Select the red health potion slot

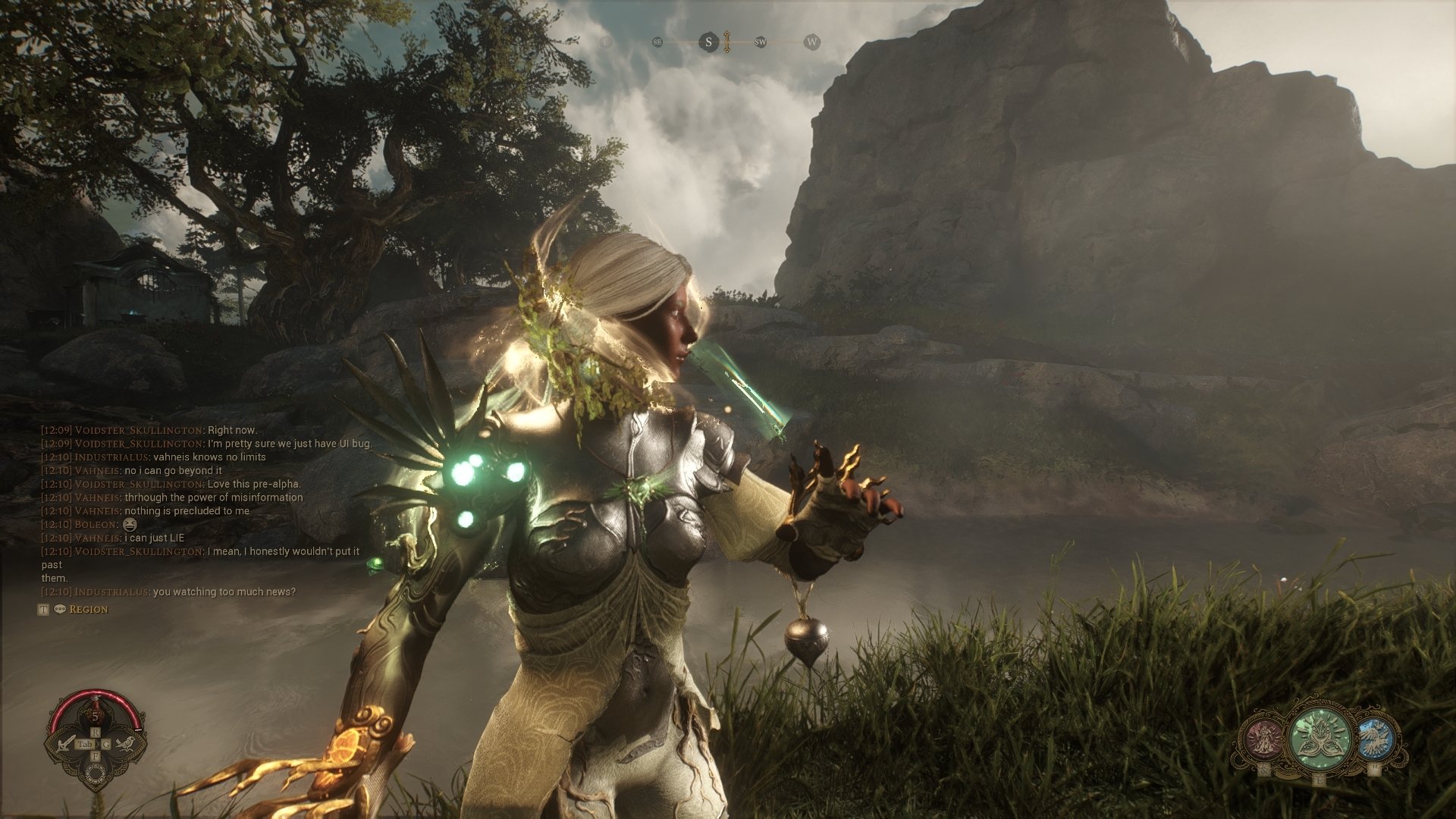pyautogui.click(x=96, y=713)
